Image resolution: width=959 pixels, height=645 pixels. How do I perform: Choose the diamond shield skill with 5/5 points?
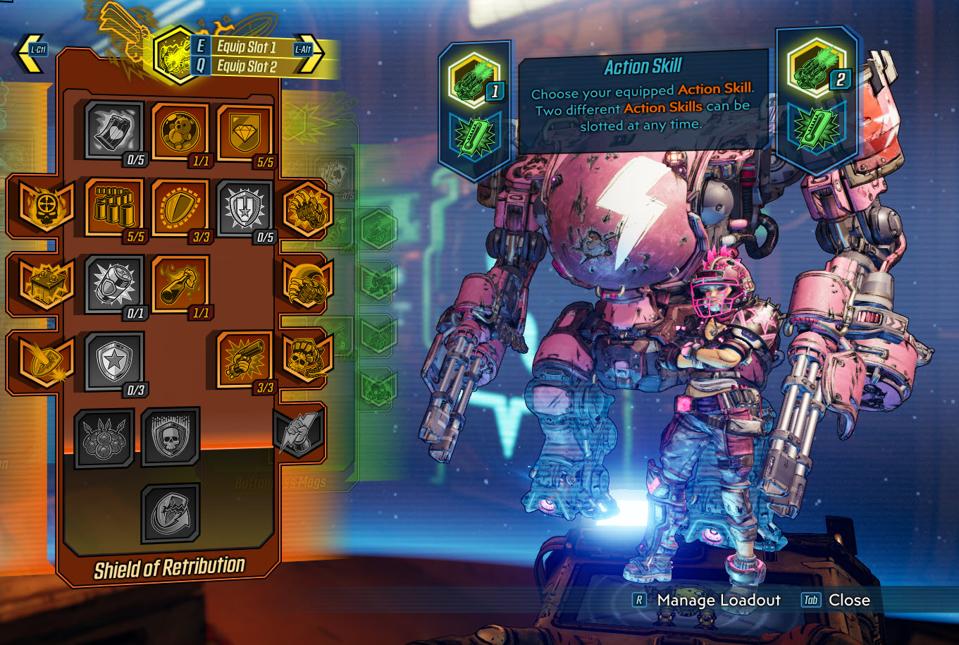[245, 130]
